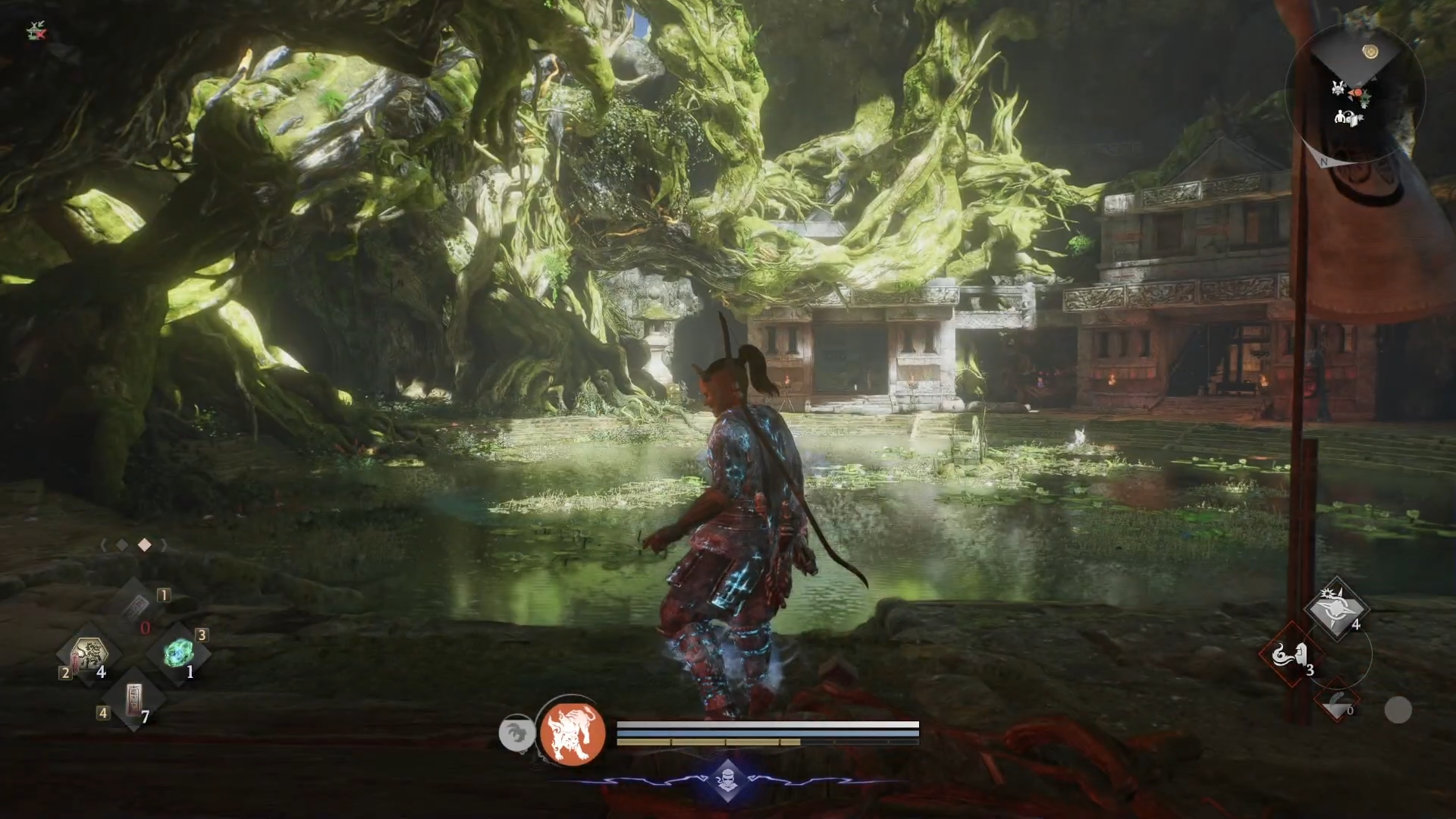Screen dimensions: 1456x819
Task: Click the ninja style emblem below the bars
Action: (727, 779)
